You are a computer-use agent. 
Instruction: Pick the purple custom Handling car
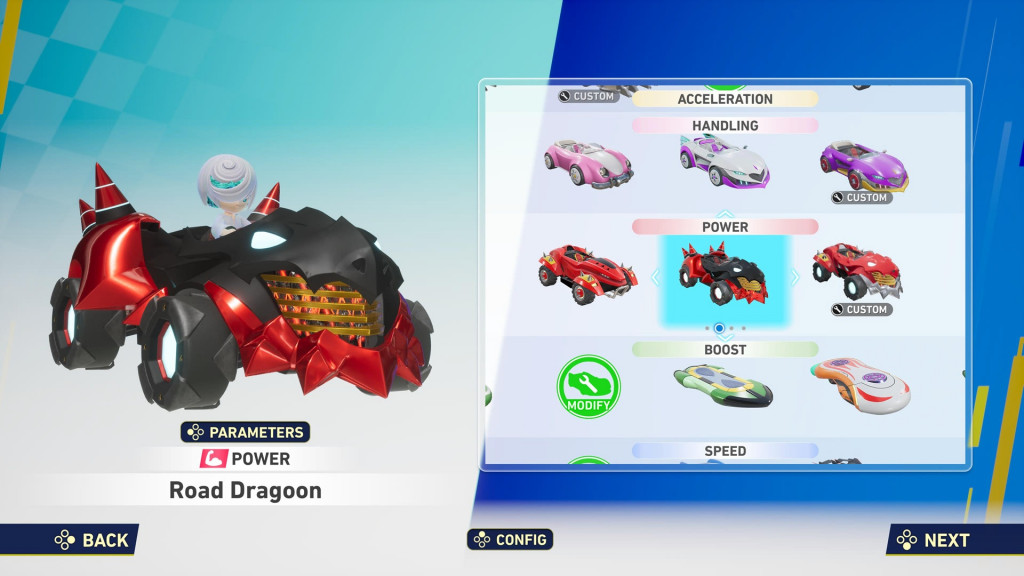tap(863, 163)
